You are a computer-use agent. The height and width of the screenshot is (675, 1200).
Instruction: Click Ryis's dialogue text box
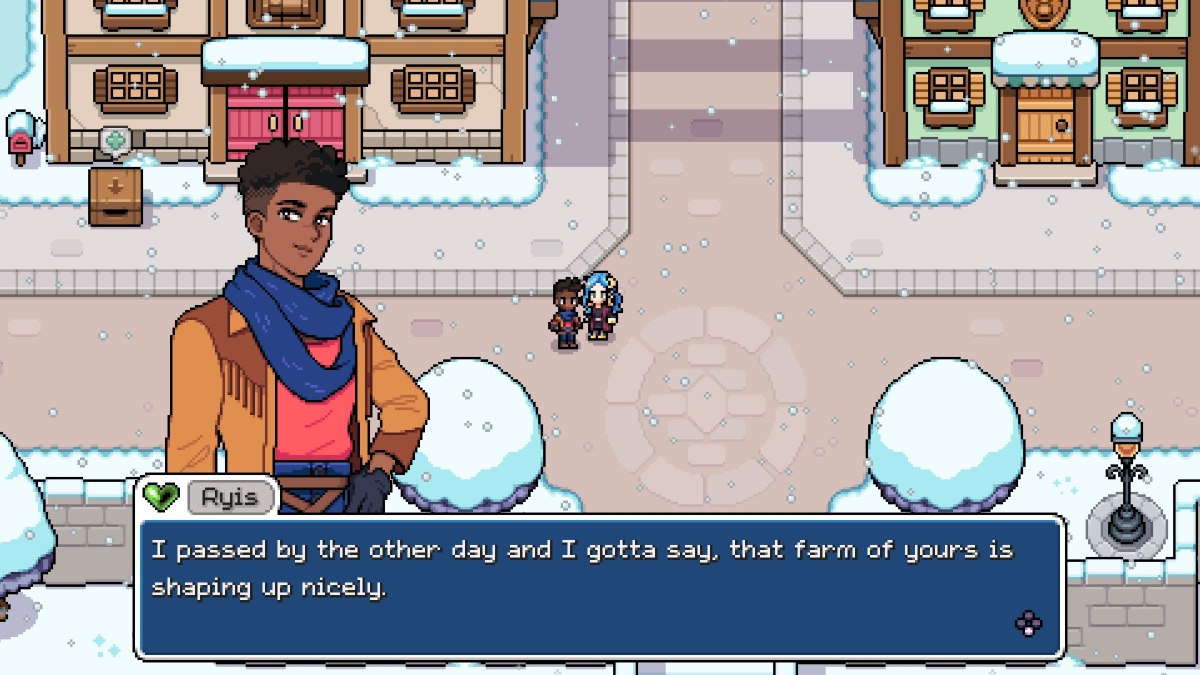pyautogui.click(x=600, y=586)
